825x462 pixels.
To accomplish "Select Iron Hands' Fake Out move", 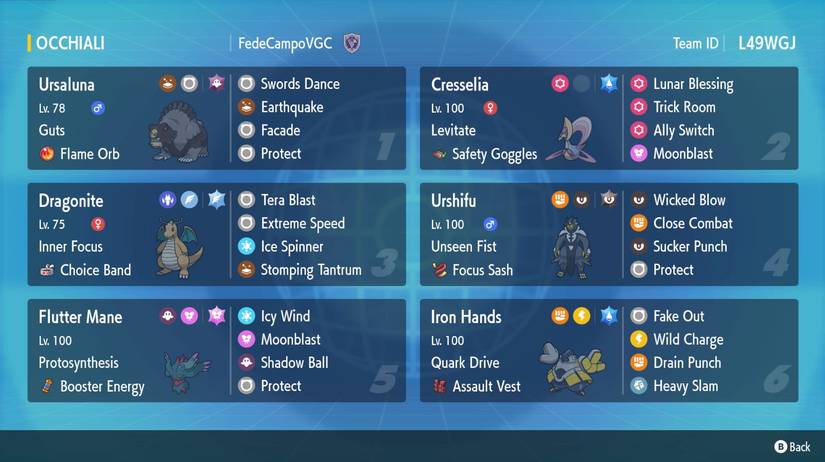I will 678,316.
